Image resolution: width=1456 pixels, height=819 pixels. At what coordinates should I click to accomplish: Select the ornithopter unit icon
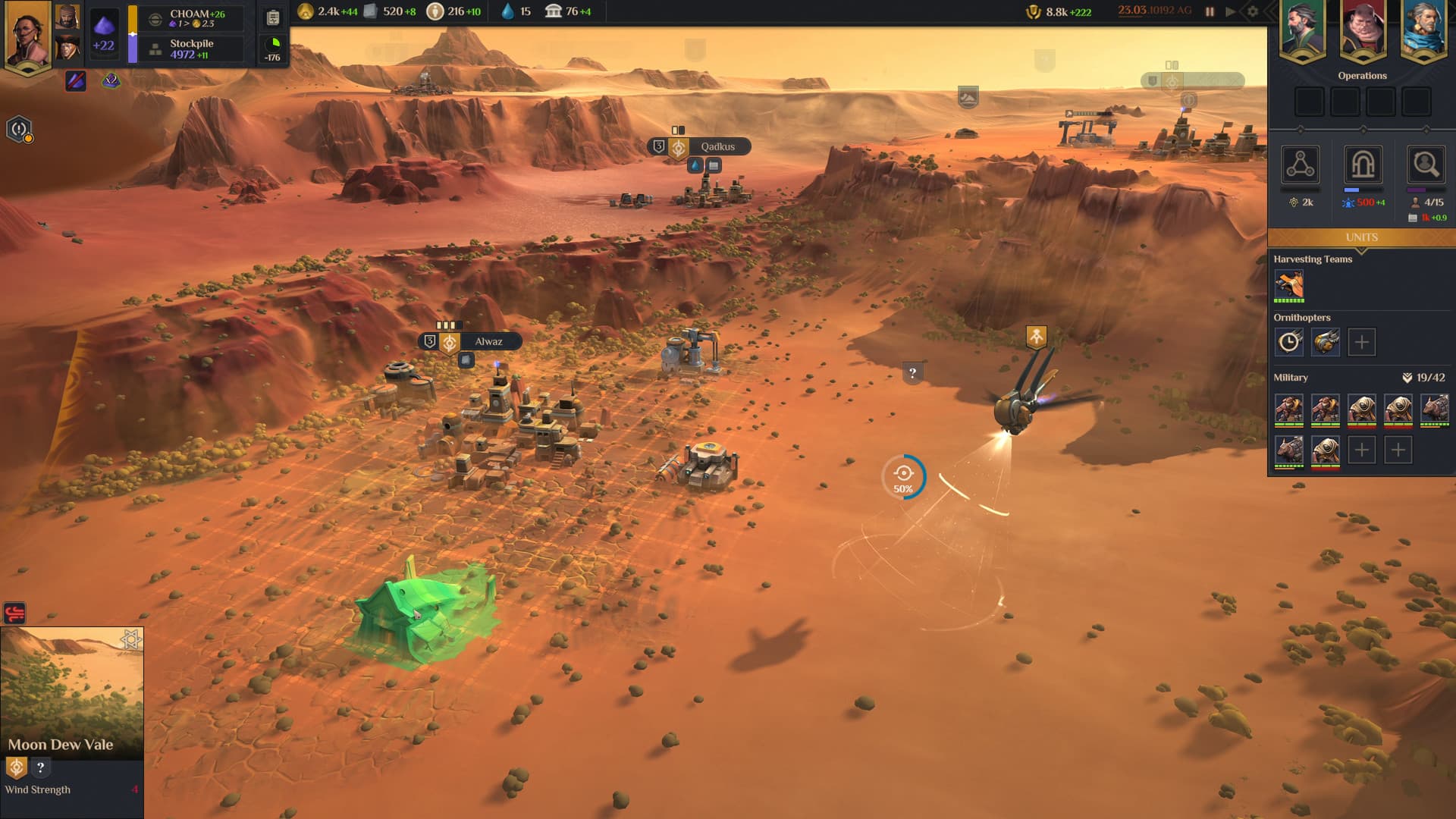pyautogui.click(x=1326, y=342)
